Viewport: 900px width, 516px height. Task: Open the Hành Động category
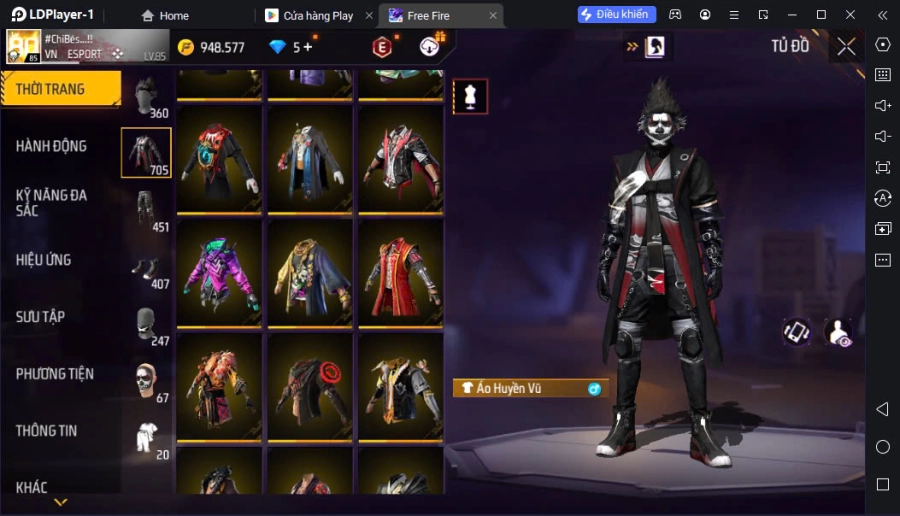click(x=51, y=146)
